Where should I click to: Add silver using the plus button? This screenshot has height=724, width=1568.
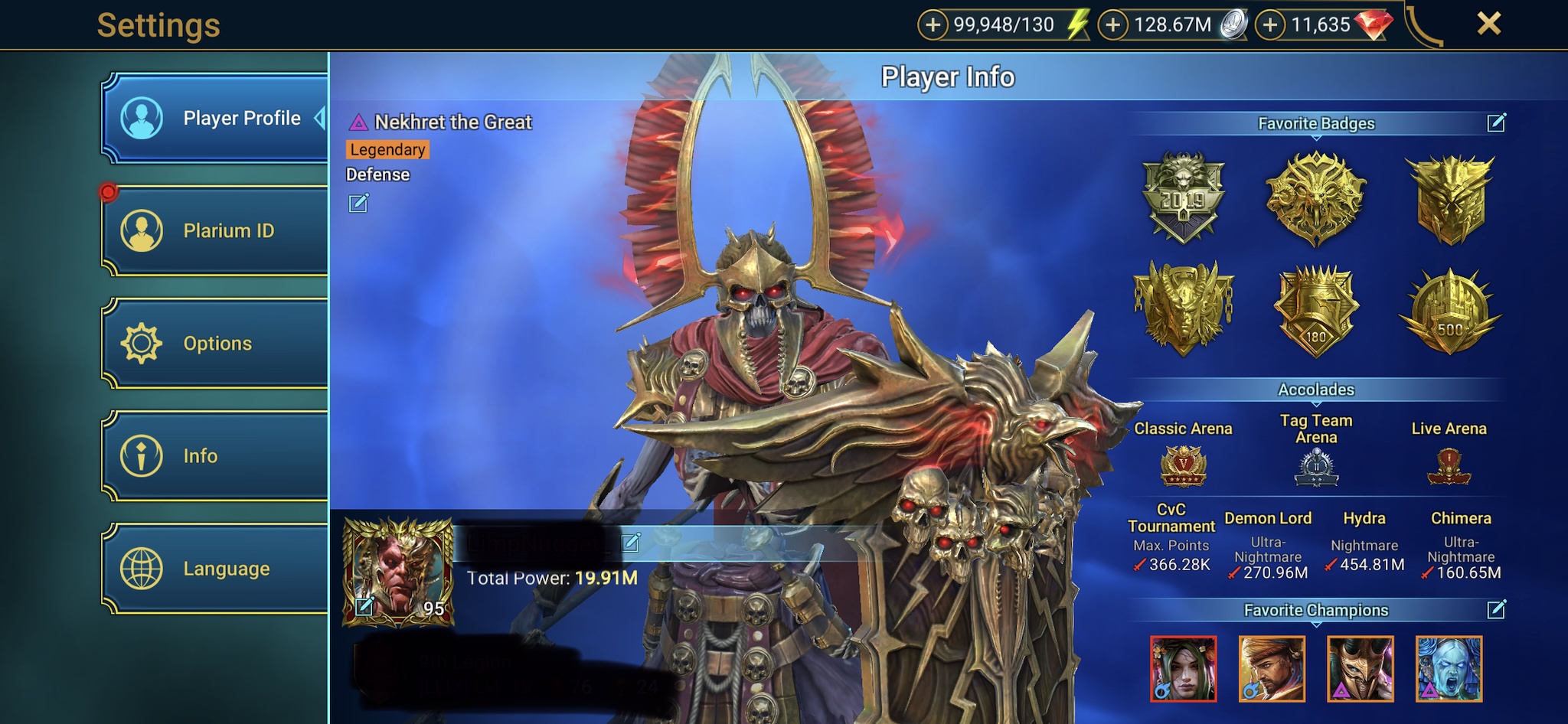point(1112,25)
